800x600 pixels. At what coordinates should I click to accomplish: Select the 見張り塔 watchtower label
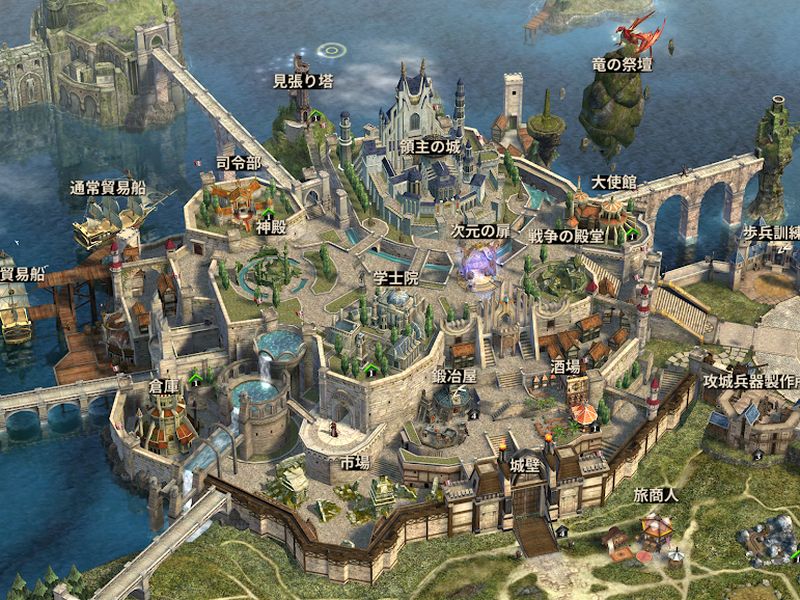[x=303, y=81]
